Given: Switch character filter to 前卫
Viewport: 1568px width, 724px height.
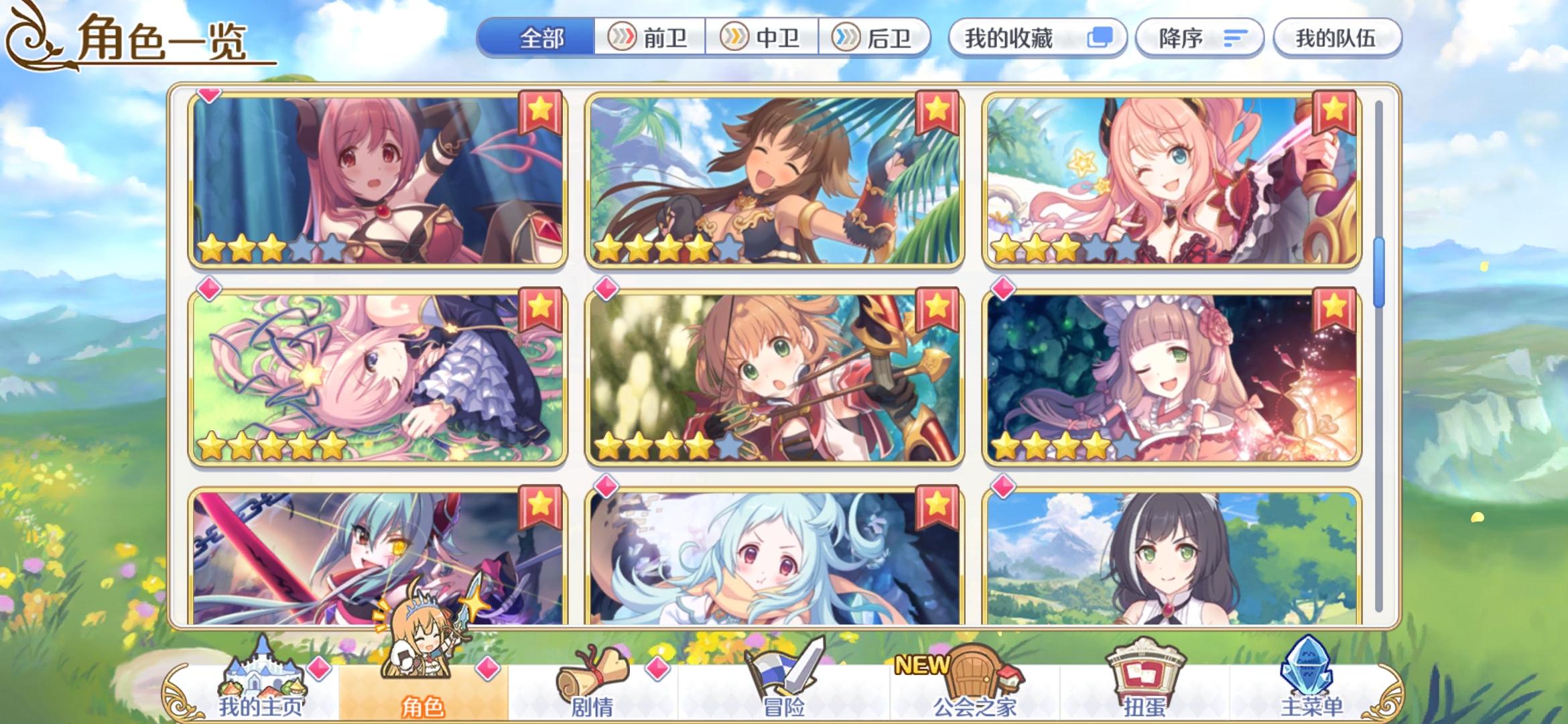Looking at the screenshot, I should (651, 38).
